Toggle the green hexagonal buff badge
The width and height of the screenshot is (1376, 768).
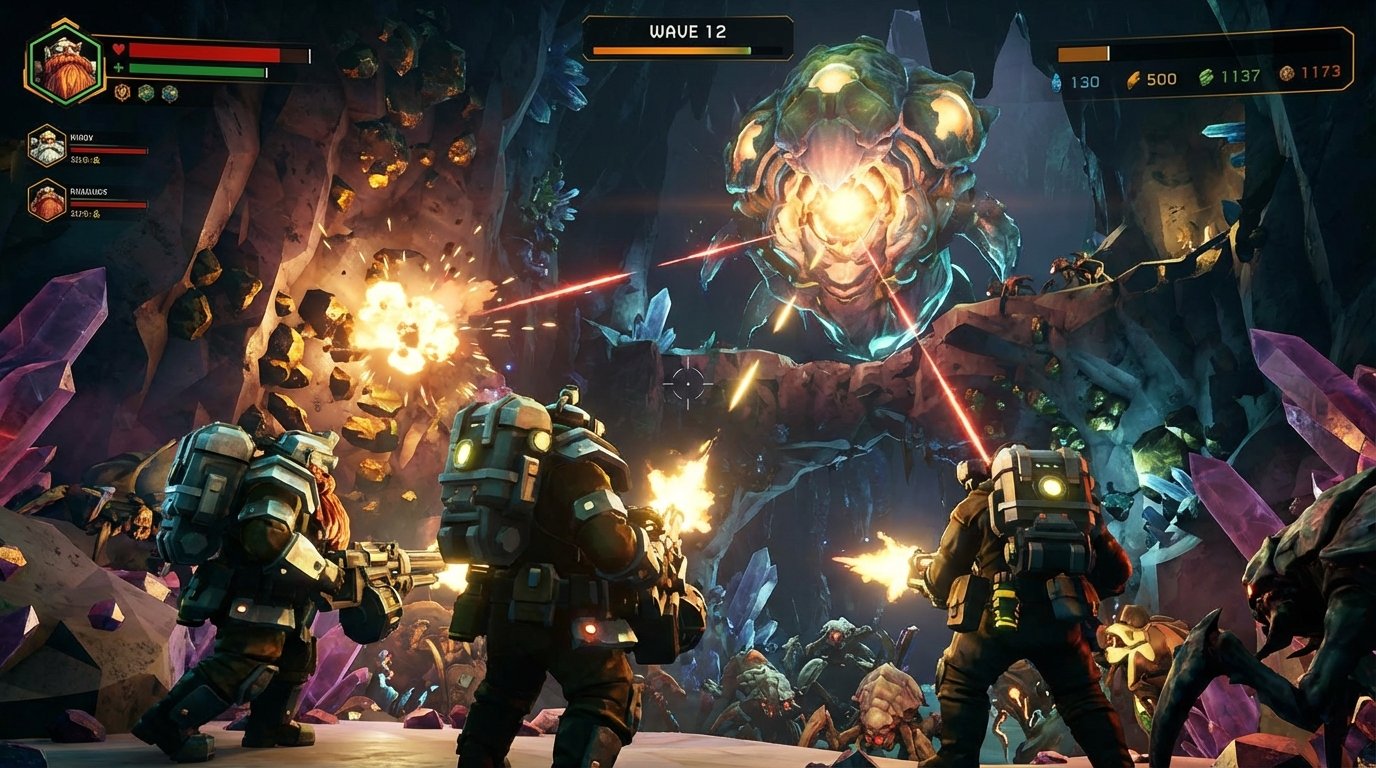point(144,93)
